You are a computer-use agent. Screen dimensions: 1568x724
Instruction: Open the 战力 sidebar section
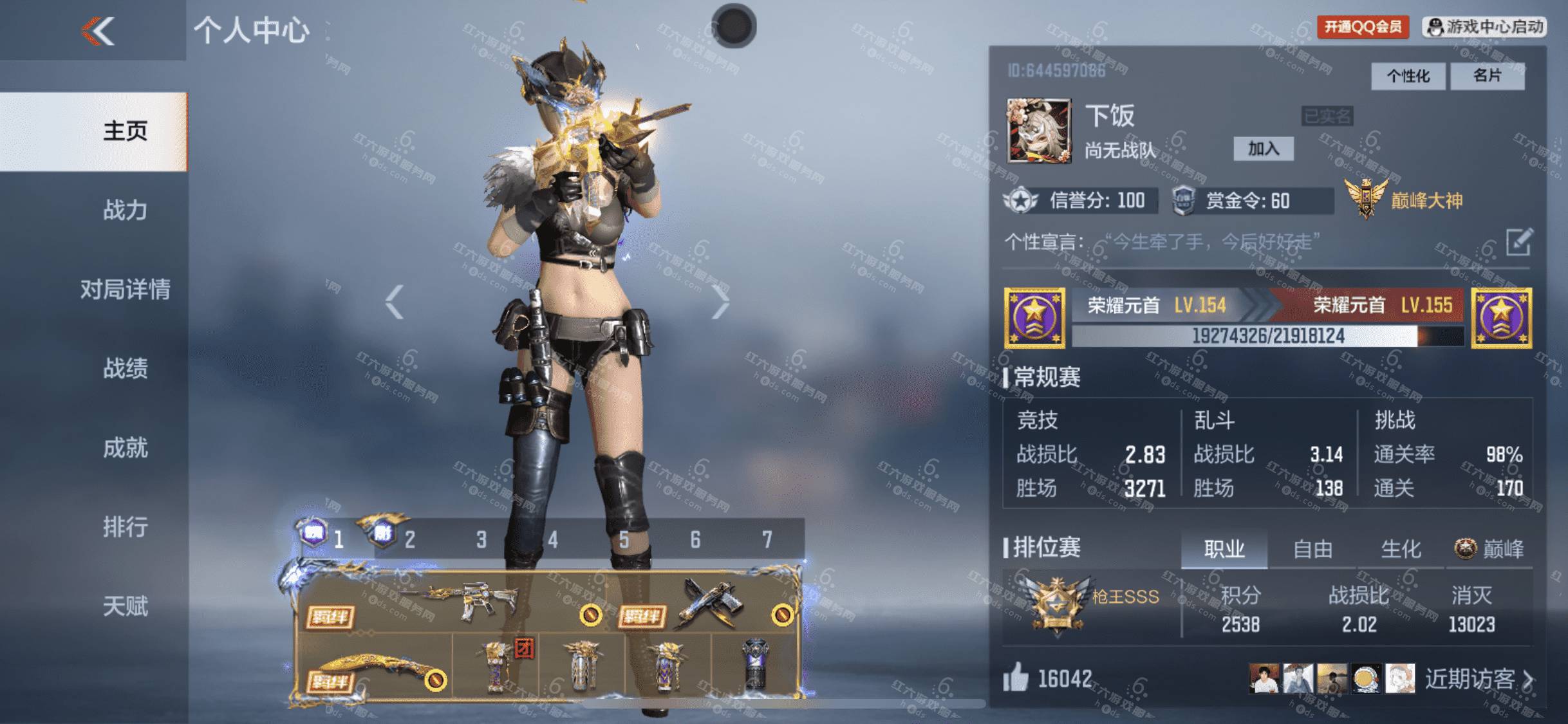pos(125,210)
